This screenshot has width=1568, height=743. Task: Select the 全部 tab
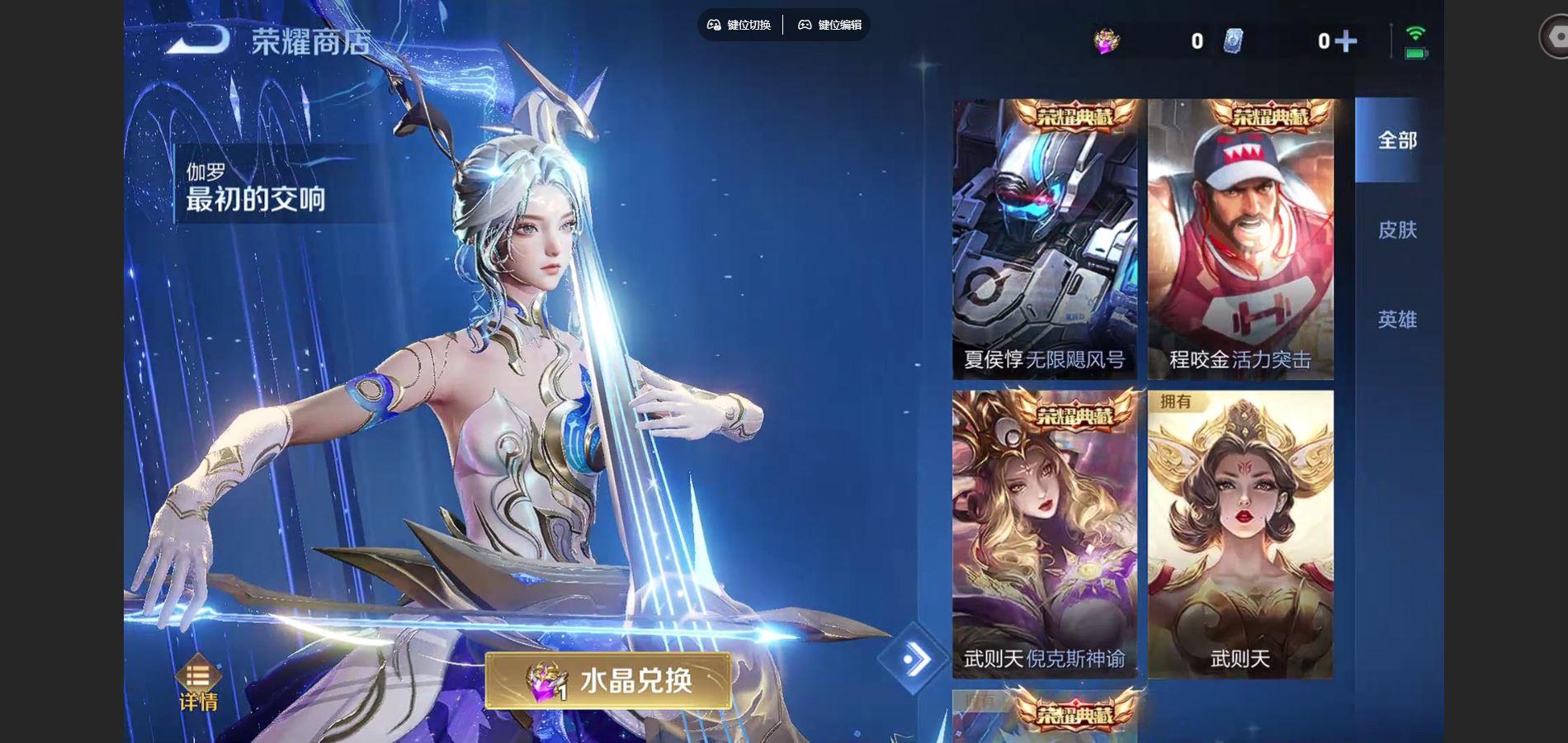pos(1396,142)
